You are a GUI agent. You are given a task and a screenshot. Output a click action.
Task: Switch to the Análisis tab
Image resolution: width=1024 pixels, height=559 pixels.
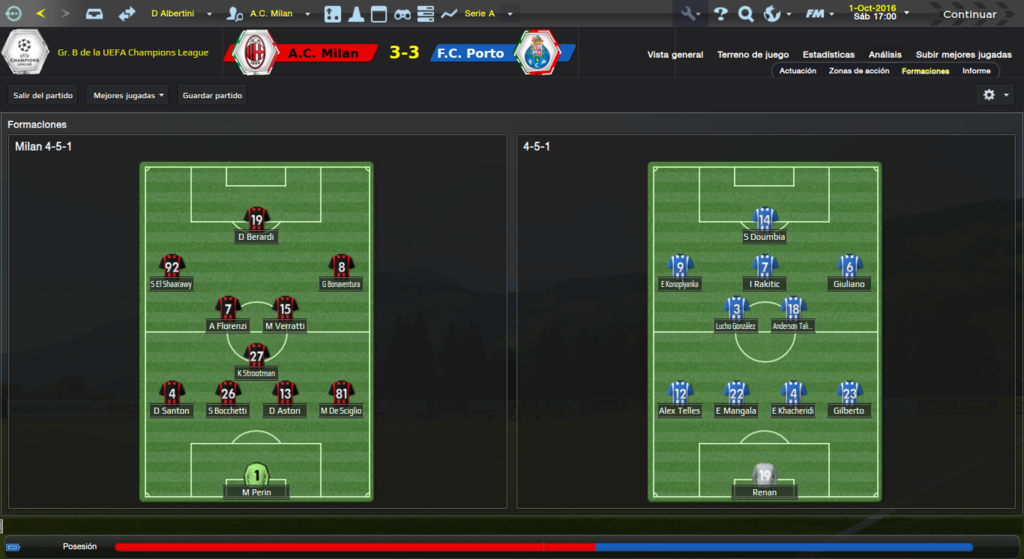[x=885, y=55]
